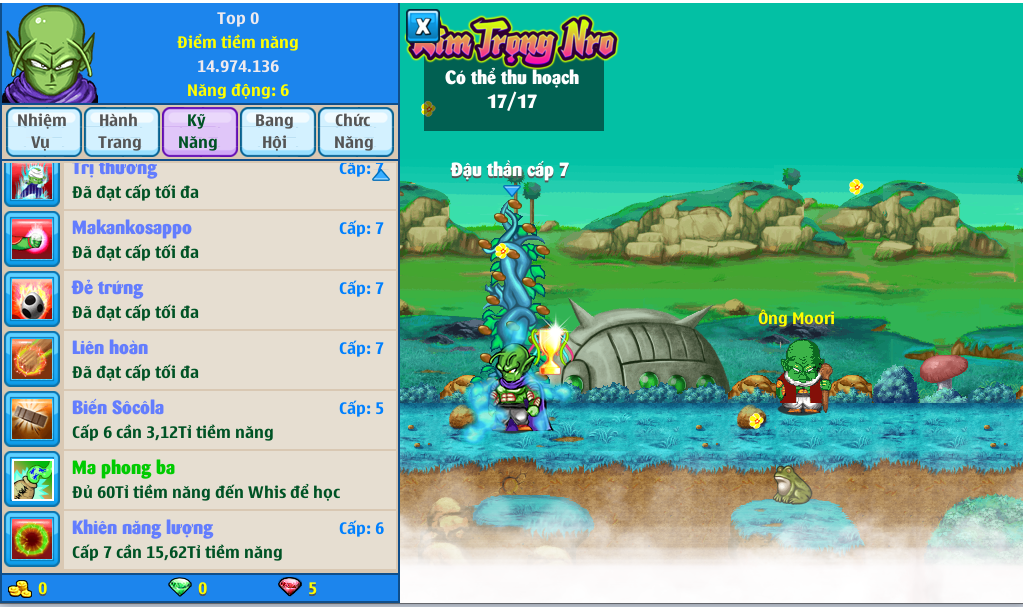Viewport: 1023px width, 607px height.
Task: Choose the Khiên năng lượng skill
Action: [x=228, y=540]
